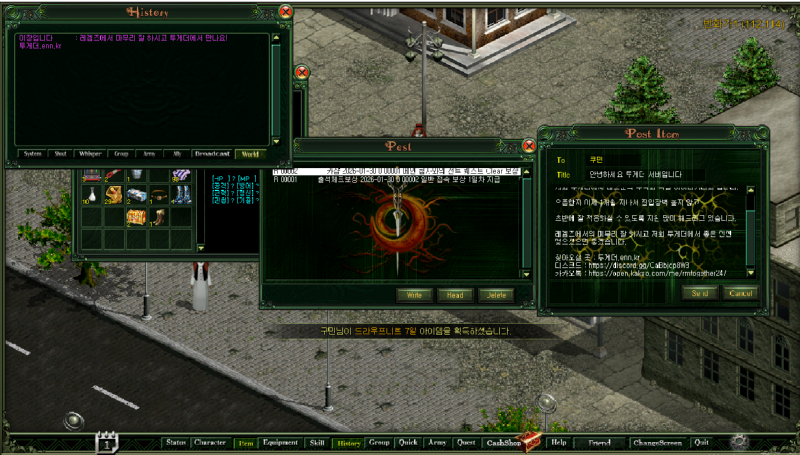Open the Equipment panel
Viewport: 800px width, 455px height.
click(280, 442)
